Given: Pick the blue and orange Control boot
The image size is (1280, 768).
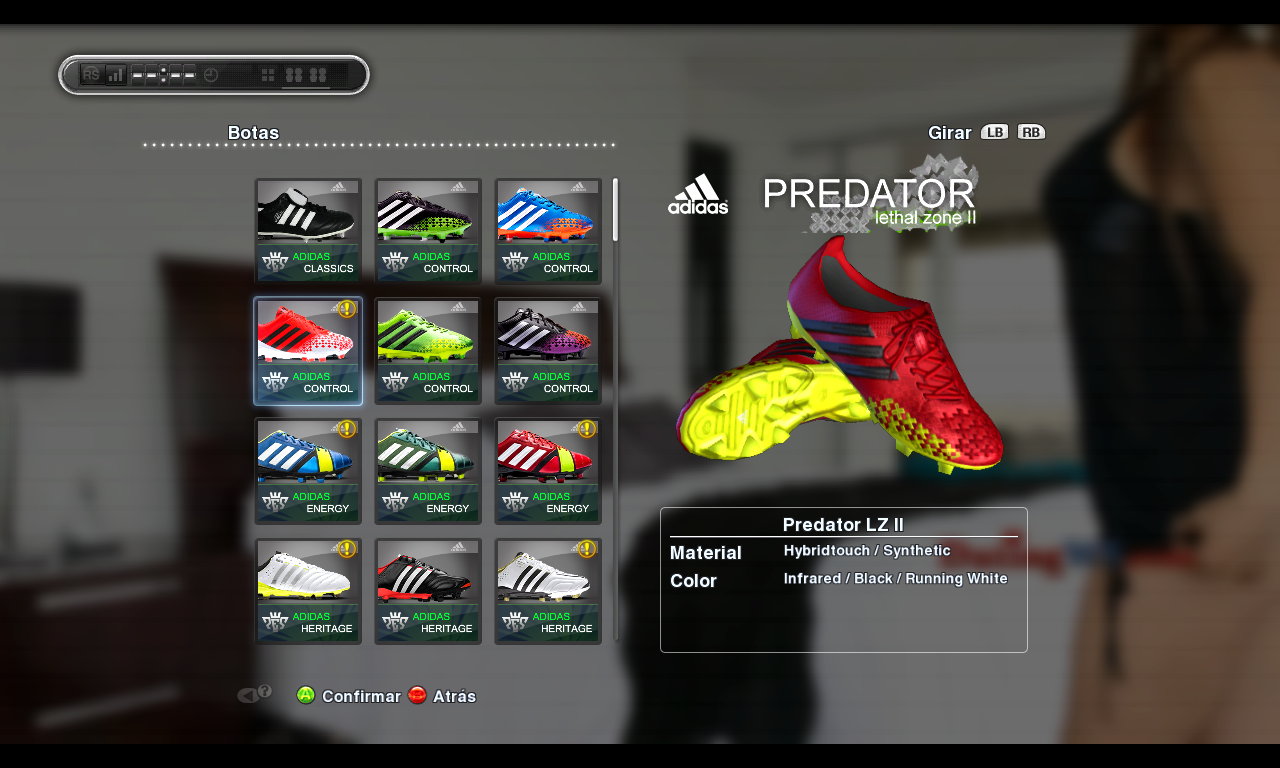Looking at the screenshot, I should (548, 231).
